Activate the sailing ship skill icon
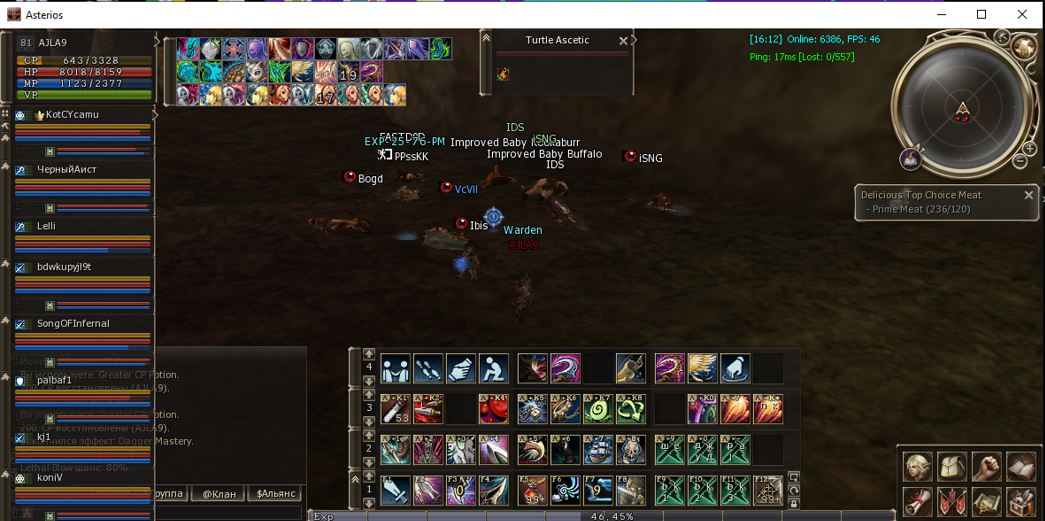The height and width of the screenshot is (521, 1045). [x=598, y=450]
